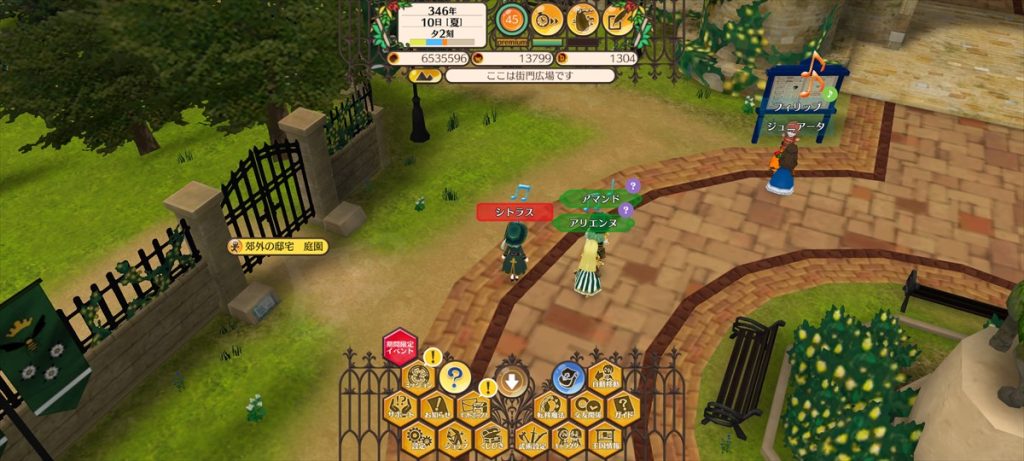Collapse the menu with the down arrow

tap(511, 381)
